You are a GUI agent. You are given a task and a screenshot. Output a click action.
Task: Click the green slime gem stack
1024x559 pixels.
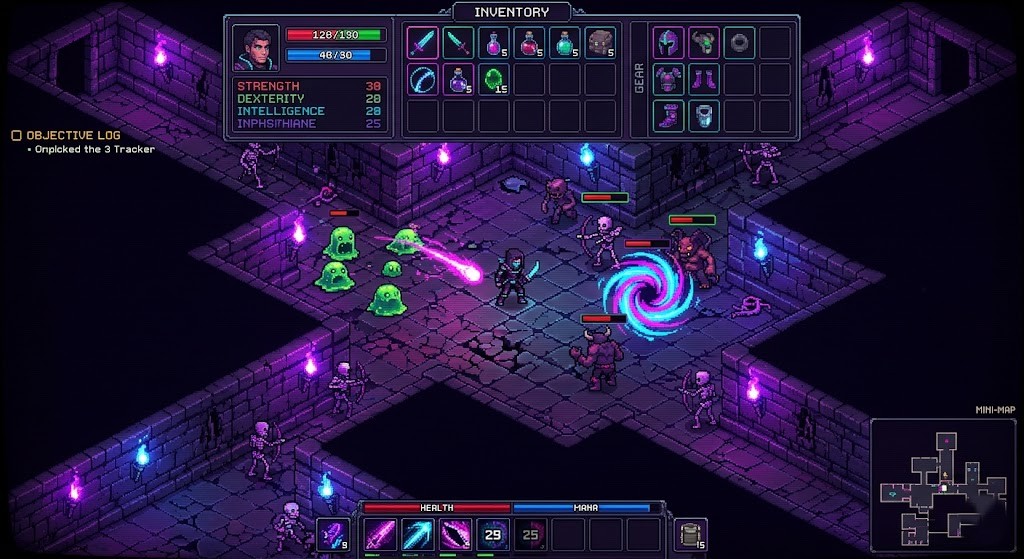click(494, 79)
